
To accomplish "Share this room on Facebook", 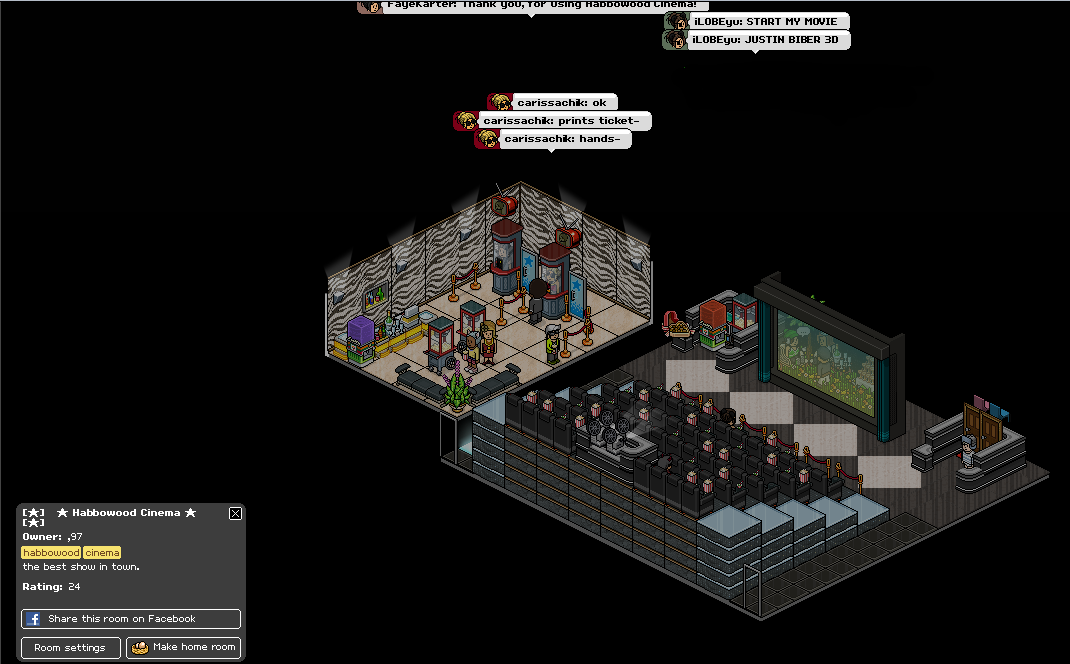I will tap(131, 619).
